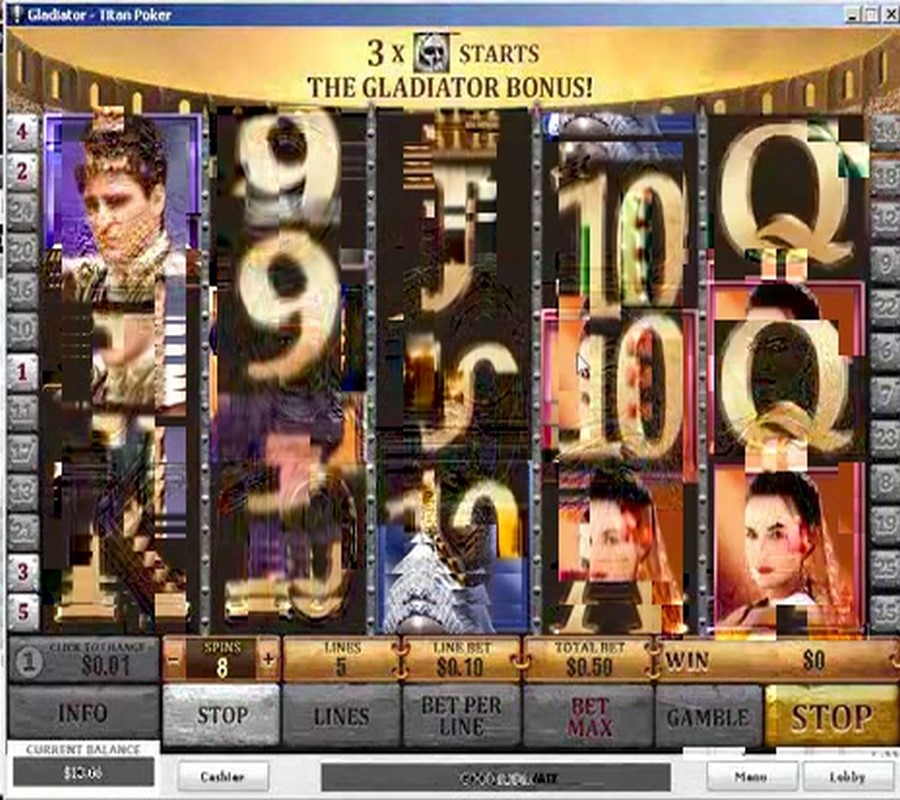Return to the Lobby

coord(847,776)
